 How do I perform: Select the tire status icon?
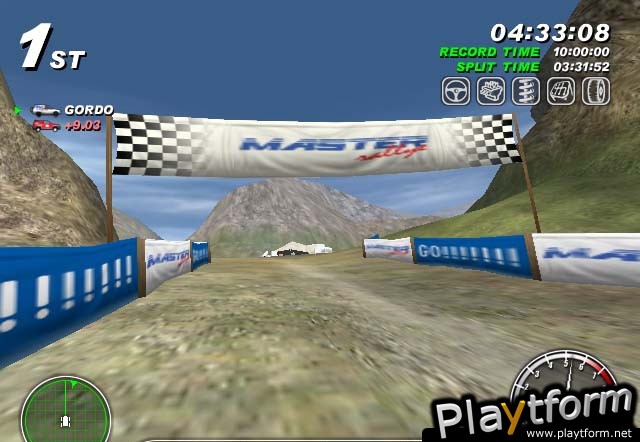point(593,92)
